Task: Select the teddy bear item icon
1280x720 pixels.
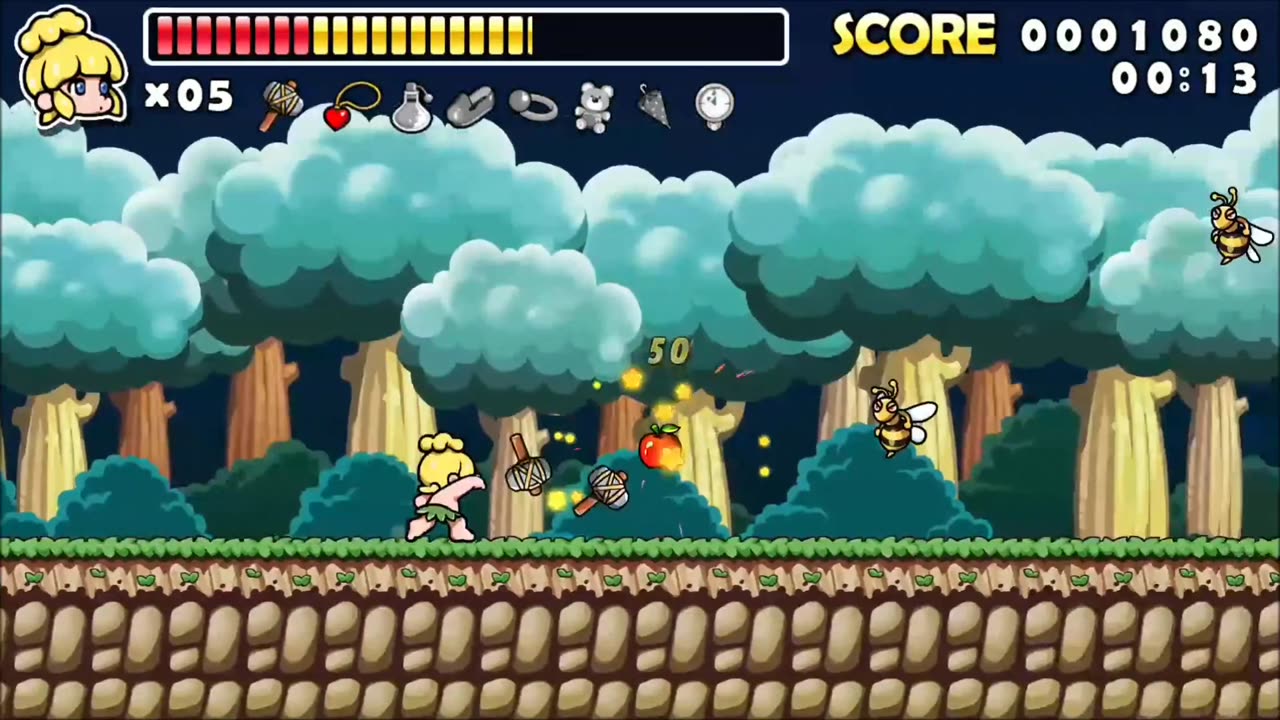Action: click(x=593, y=107)
